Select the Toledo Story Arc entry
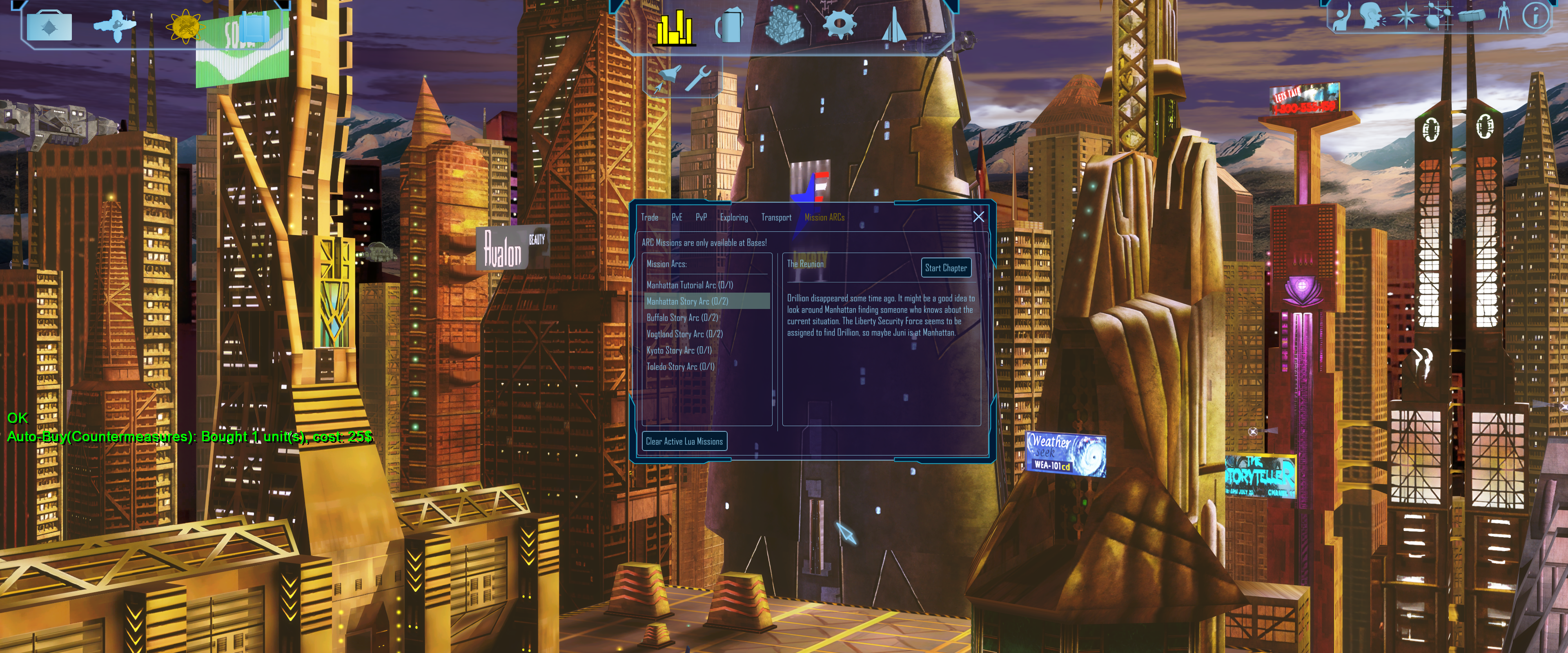Image resolution: width=1568 pixels, height=653 pixels. [x=680, y=367]
